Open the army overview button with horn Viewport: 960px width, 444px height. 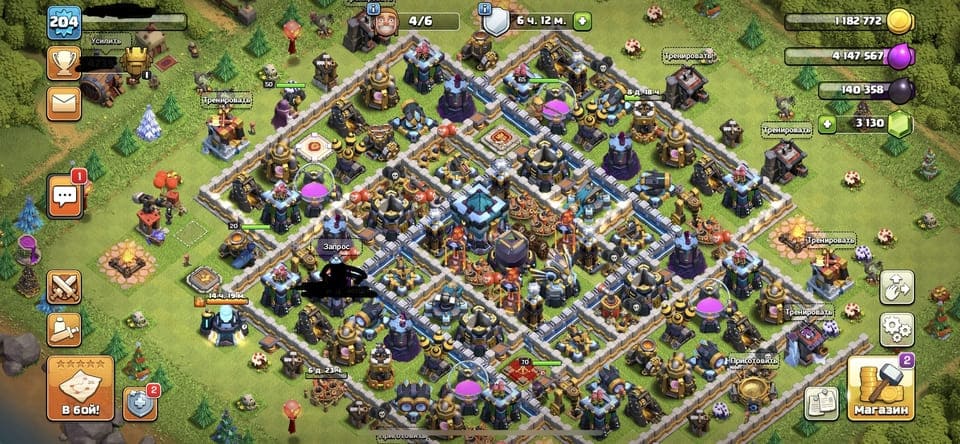point(63,329)
